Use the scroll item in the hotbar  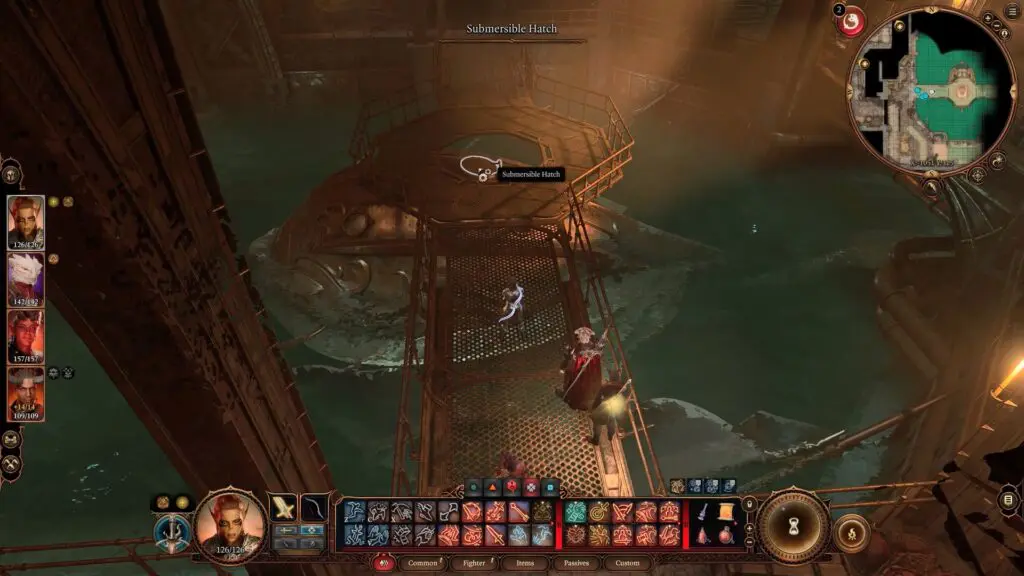point(725,512)
